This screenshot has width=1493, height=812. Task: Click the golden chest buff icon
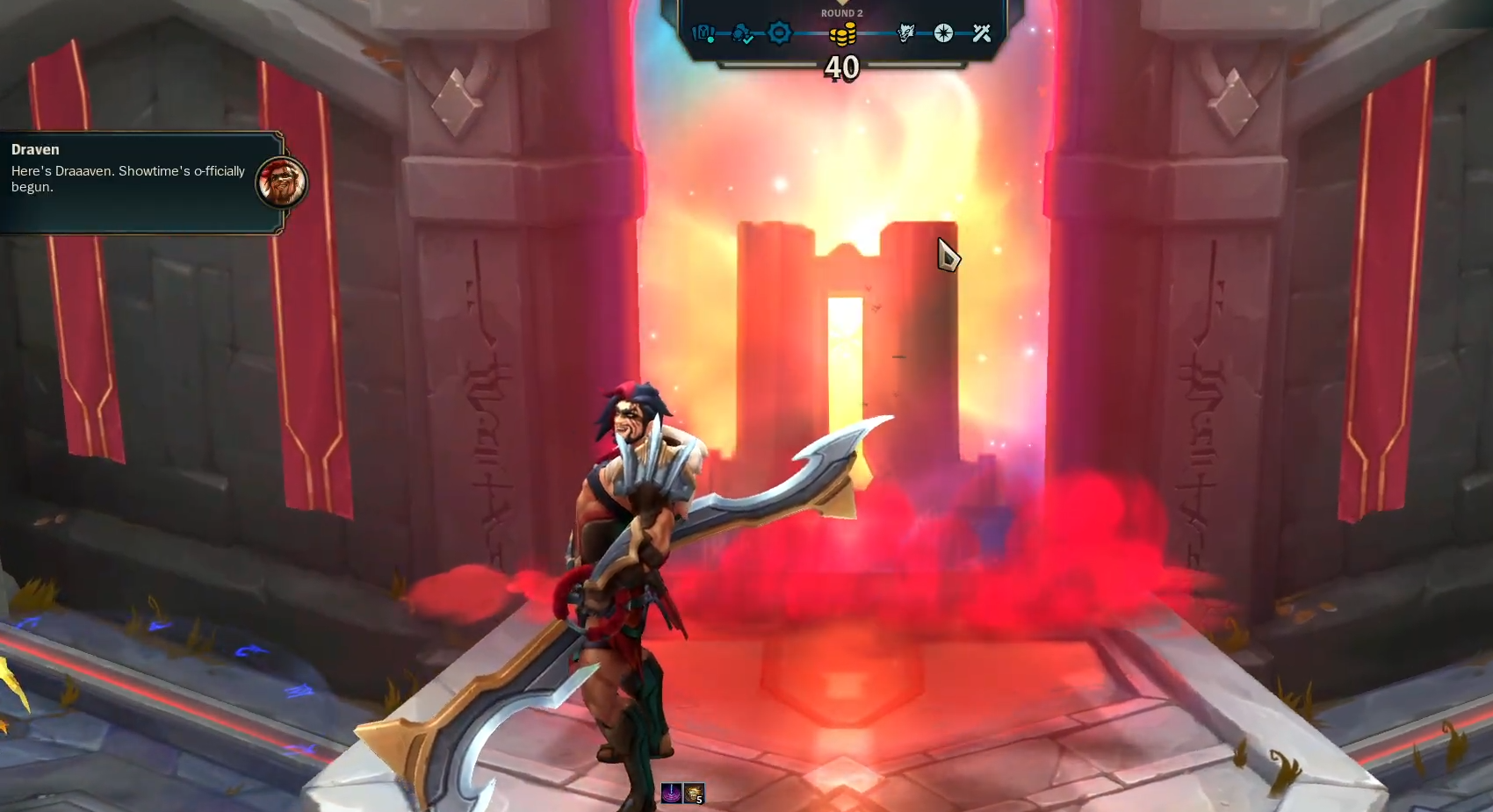point(694,794)
